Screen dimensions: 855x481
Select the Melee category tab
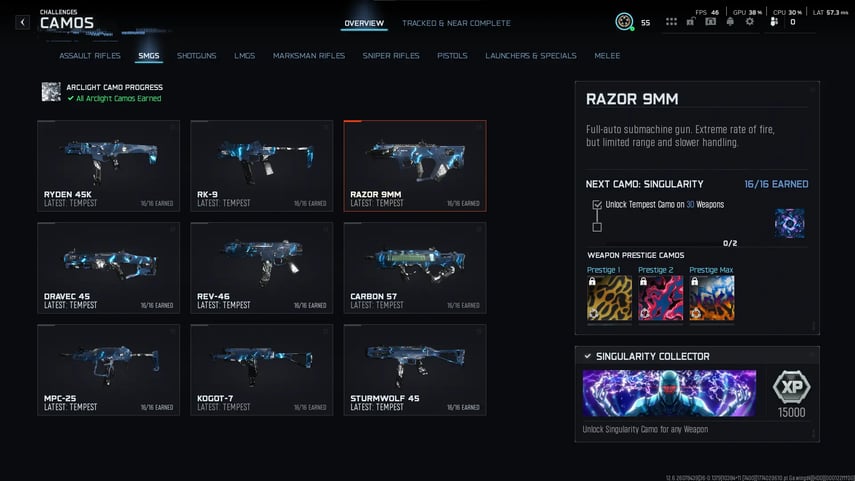607,56
